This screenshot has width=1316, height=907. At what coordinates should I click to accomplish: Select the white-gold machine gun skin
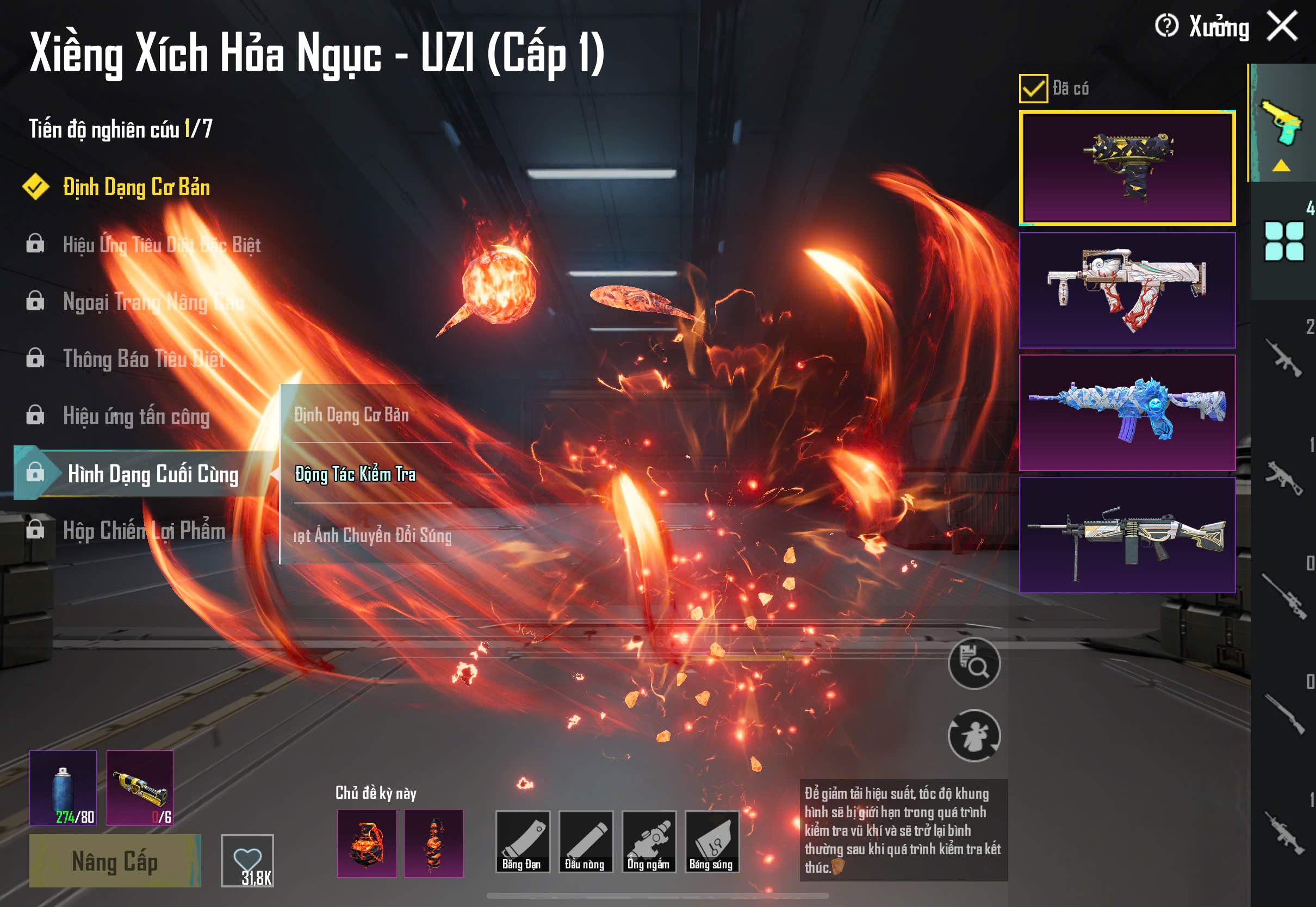1127,535
